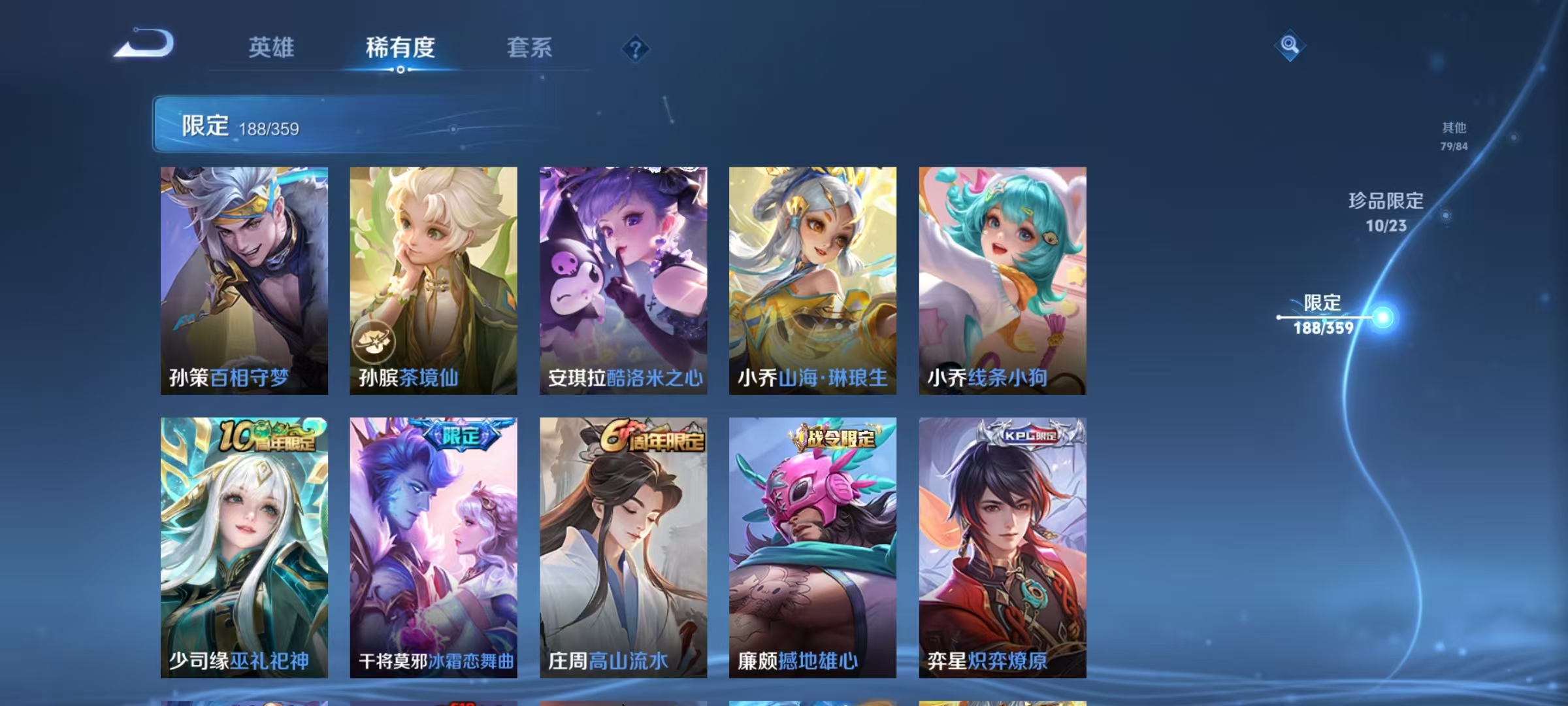1568x706 pixels.
Task: Select the 稀有度 tab
Action: [400, 48]
